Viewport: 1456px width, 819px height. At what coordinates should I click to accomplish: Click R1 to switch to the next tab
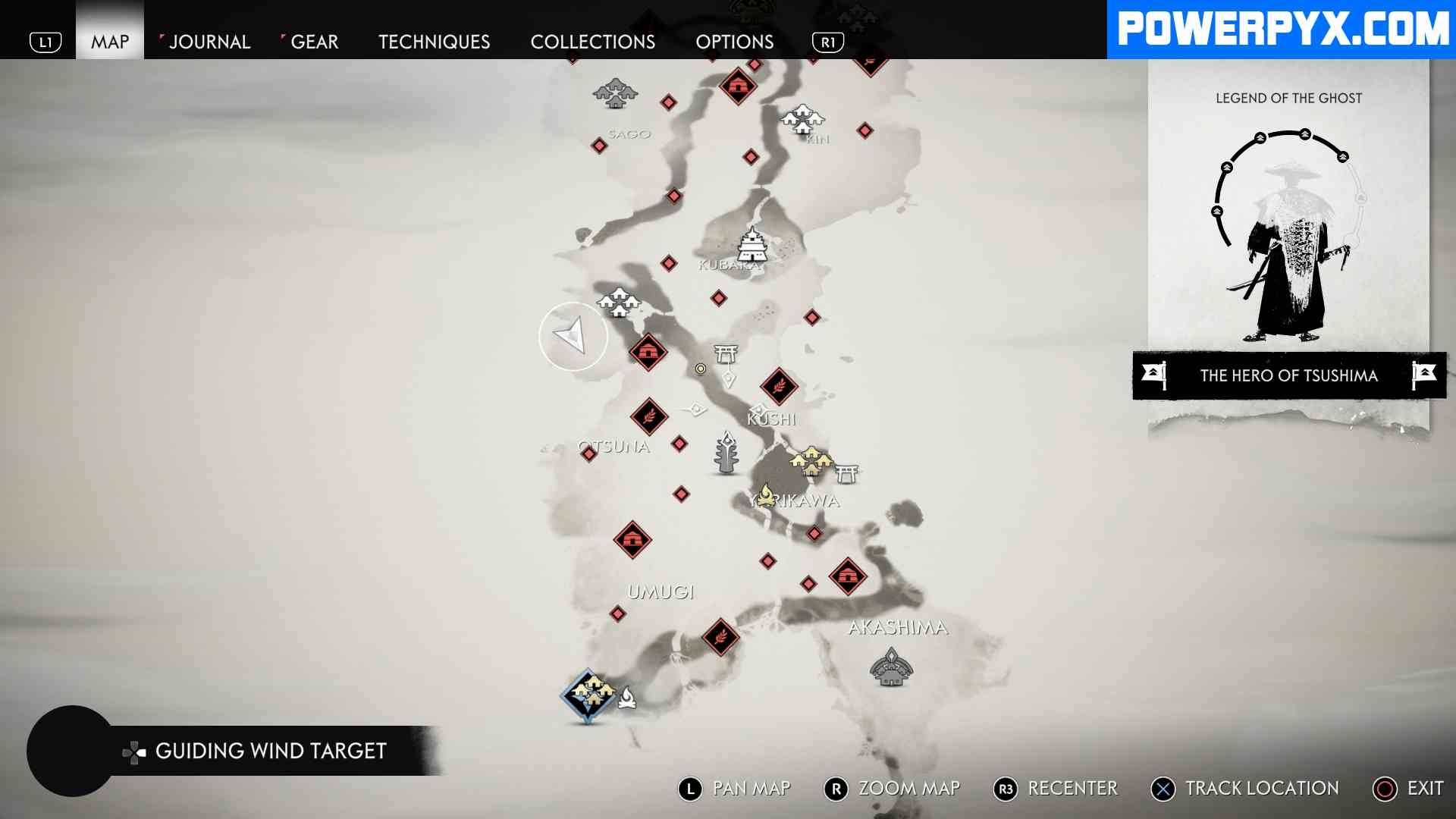click(x=828, y=43)
